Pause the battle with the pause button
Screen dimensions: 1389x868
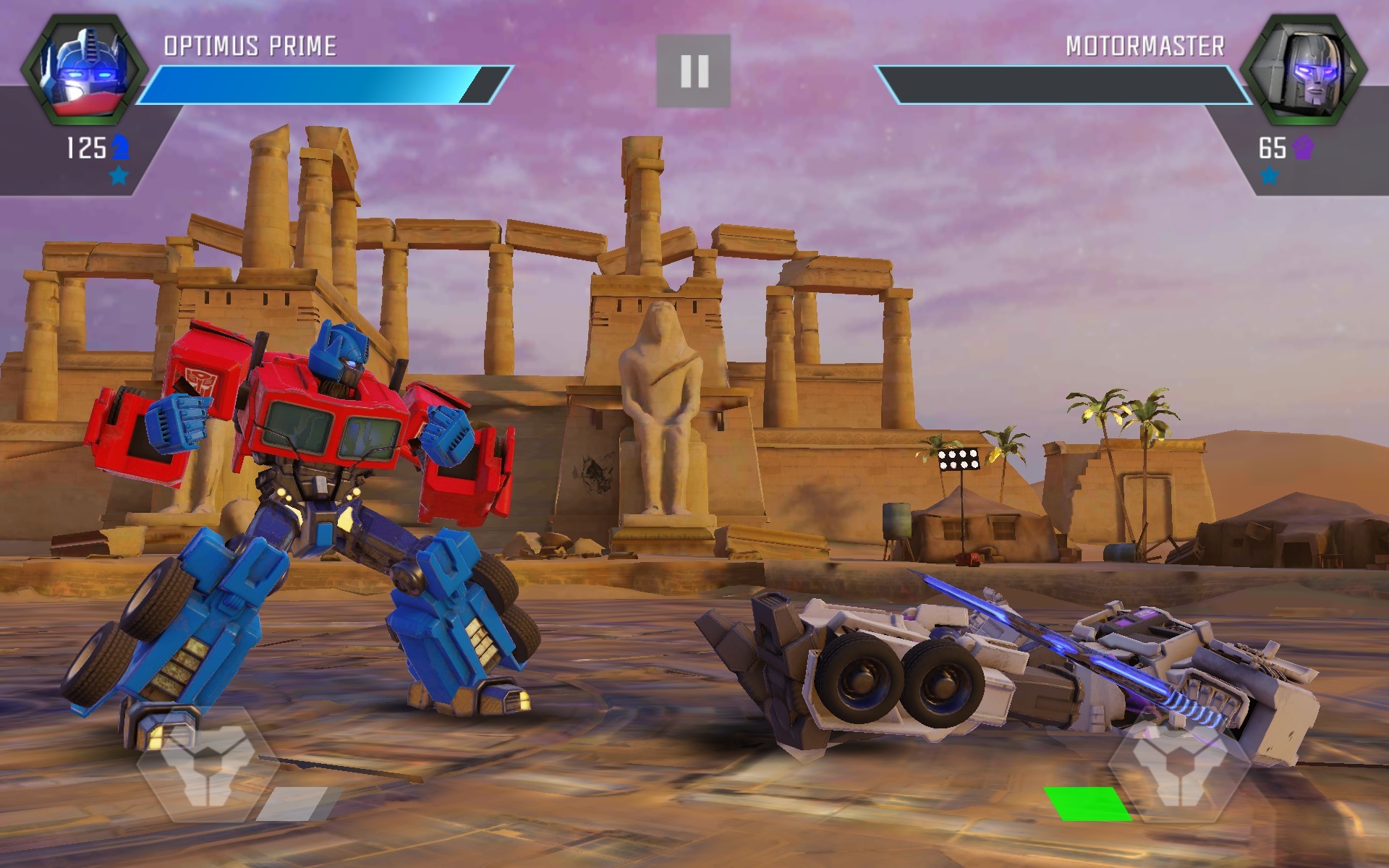(x=694, y=70)
